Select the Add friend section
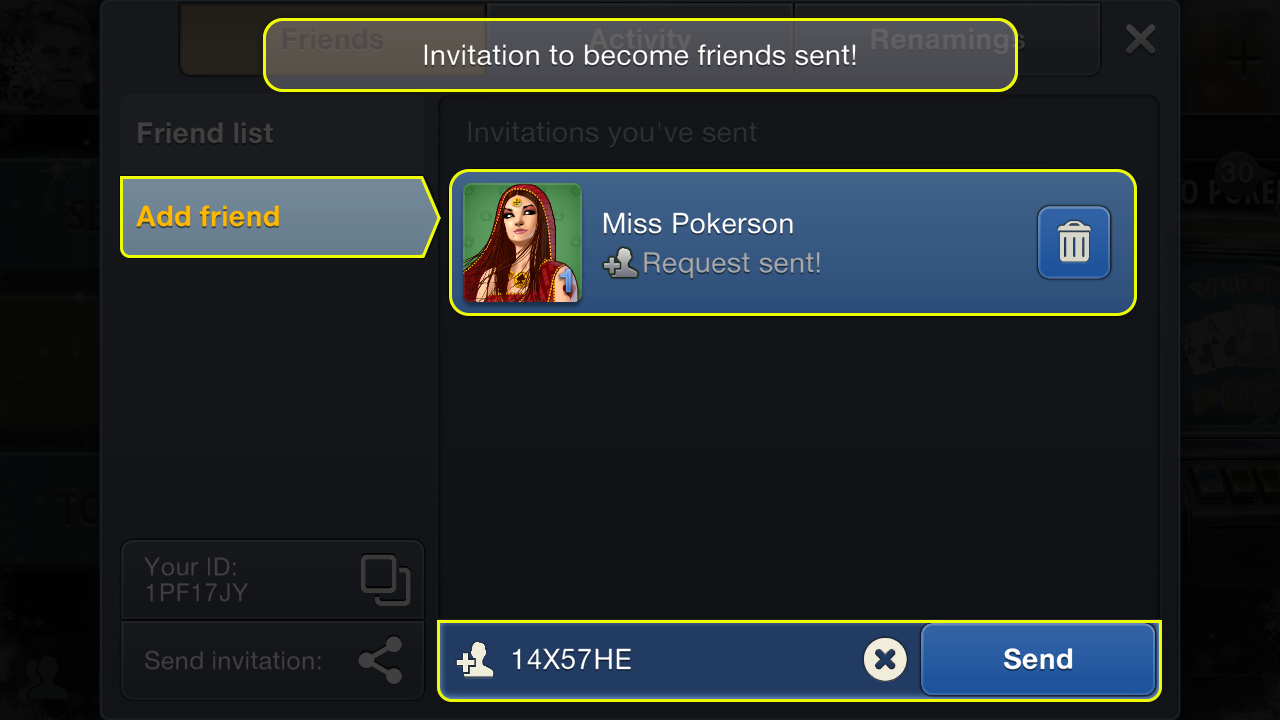The width and height of the screenshot is (1280, 720). coord(208,217)
